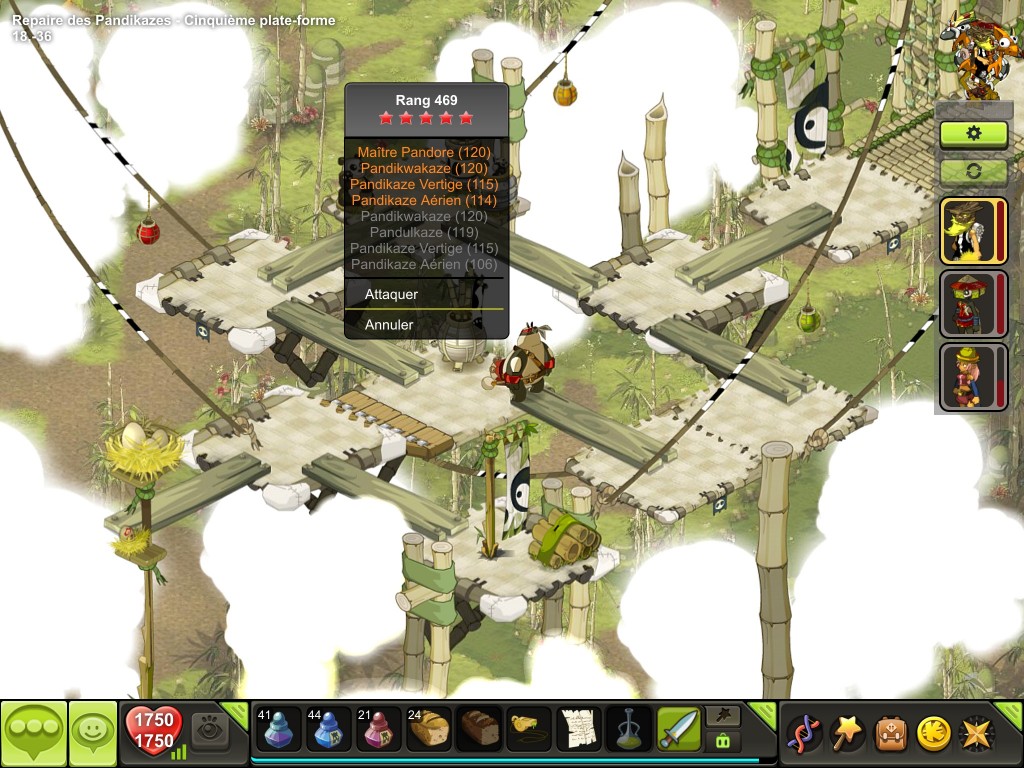Screen dimensions: 1024x768
Task: Open the backpack inventory
Action: click(x=891, y=734)
